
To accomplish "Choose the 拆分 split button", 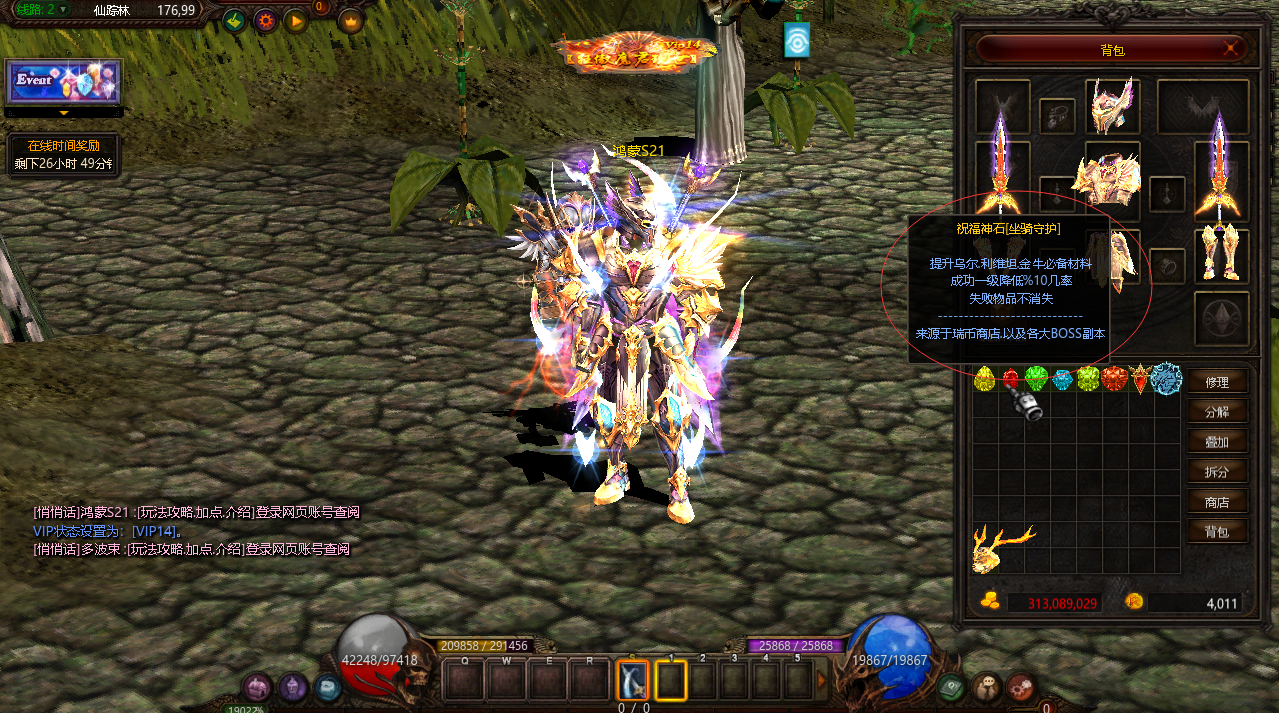I will 1217,471.
